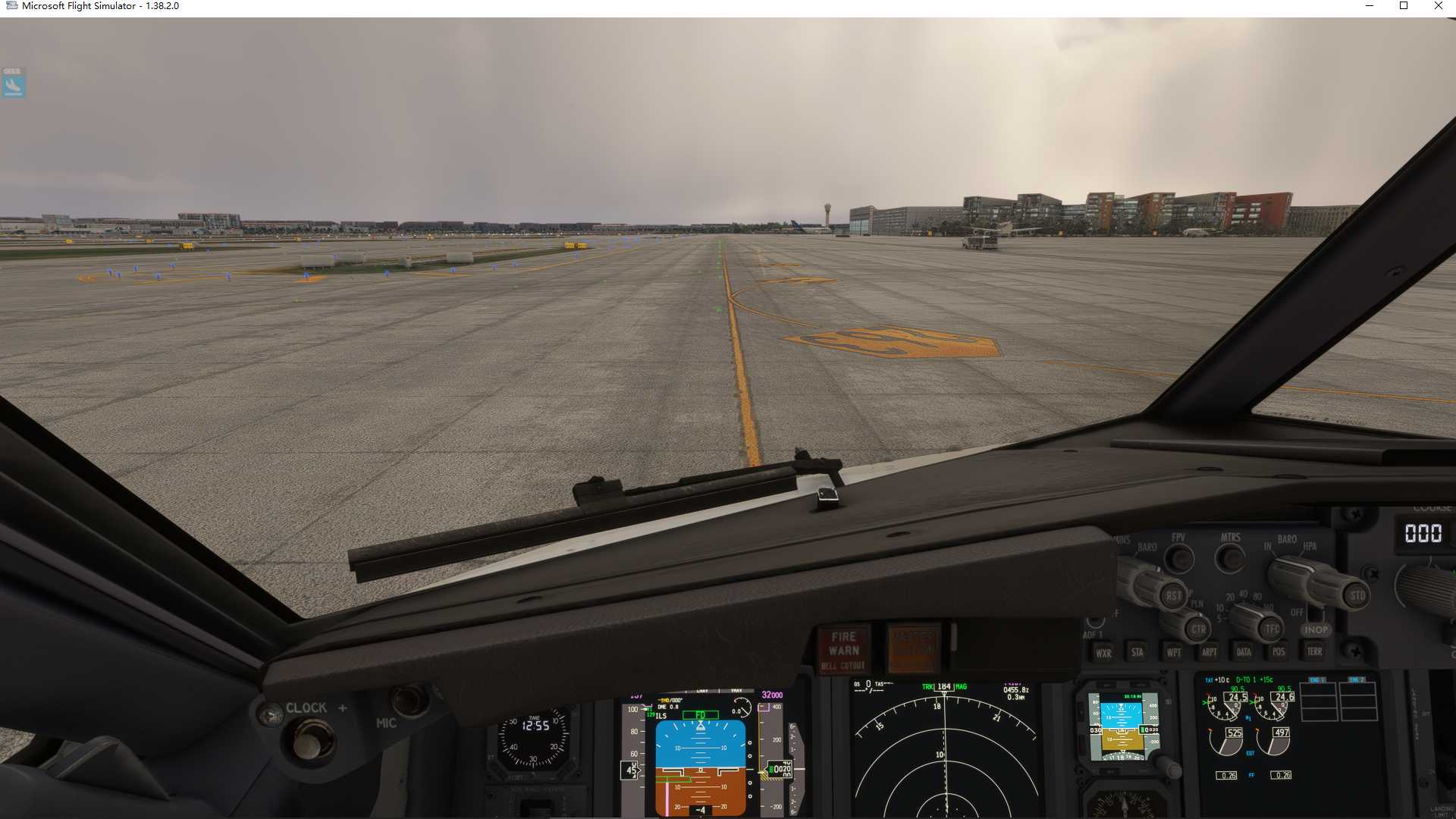Toggle the MTRS meters display button
The width and height of the screenshot is (1456, 819).
pos(1230,559)
